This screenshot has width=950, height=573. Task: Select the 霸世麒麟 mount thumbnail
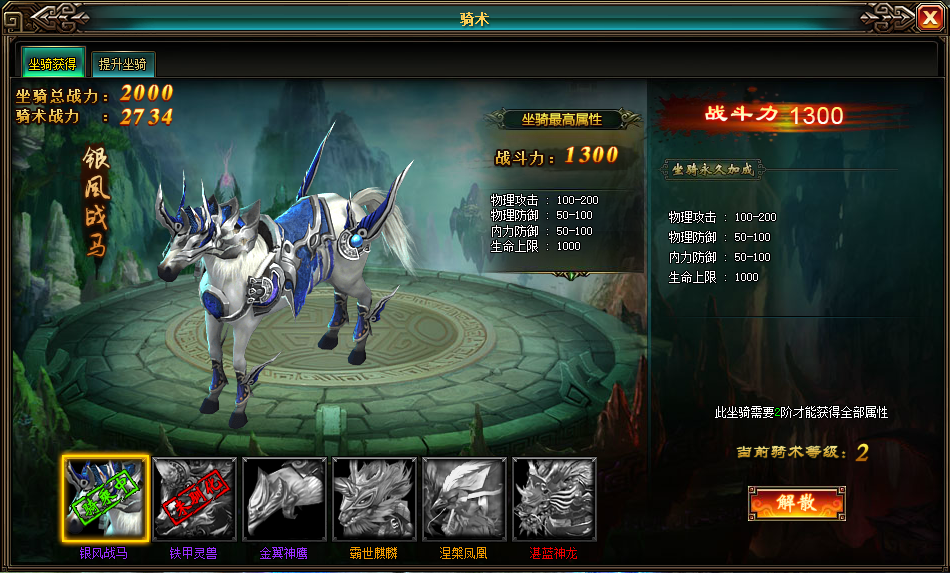(x=375, y=499)
